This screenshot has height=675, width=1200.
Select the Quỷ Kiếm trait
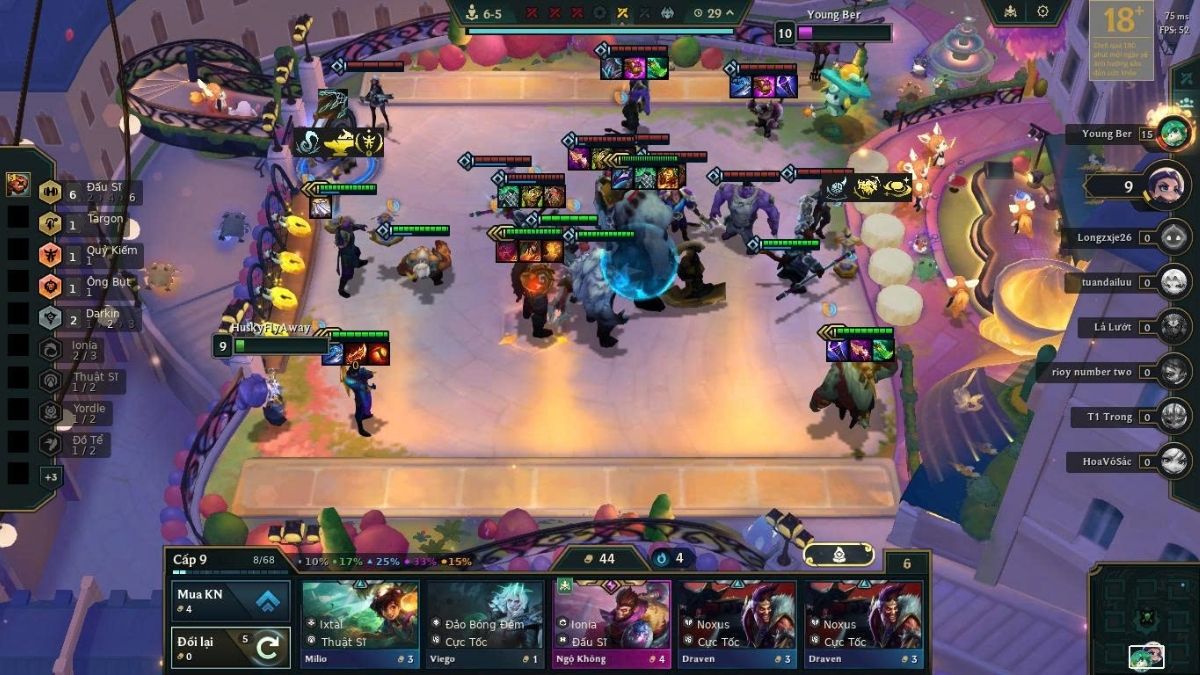(x=88, y=254)
